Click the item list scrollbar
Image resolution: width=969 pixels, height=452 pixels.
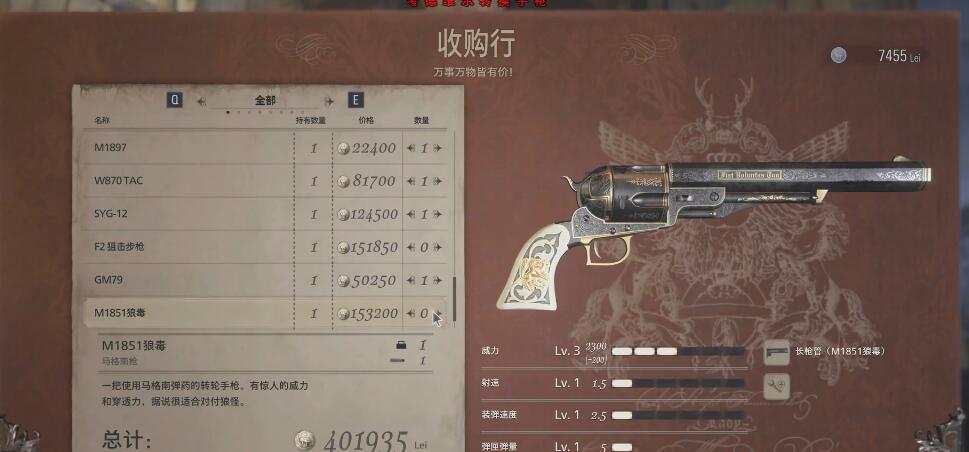tap(454, 298)
